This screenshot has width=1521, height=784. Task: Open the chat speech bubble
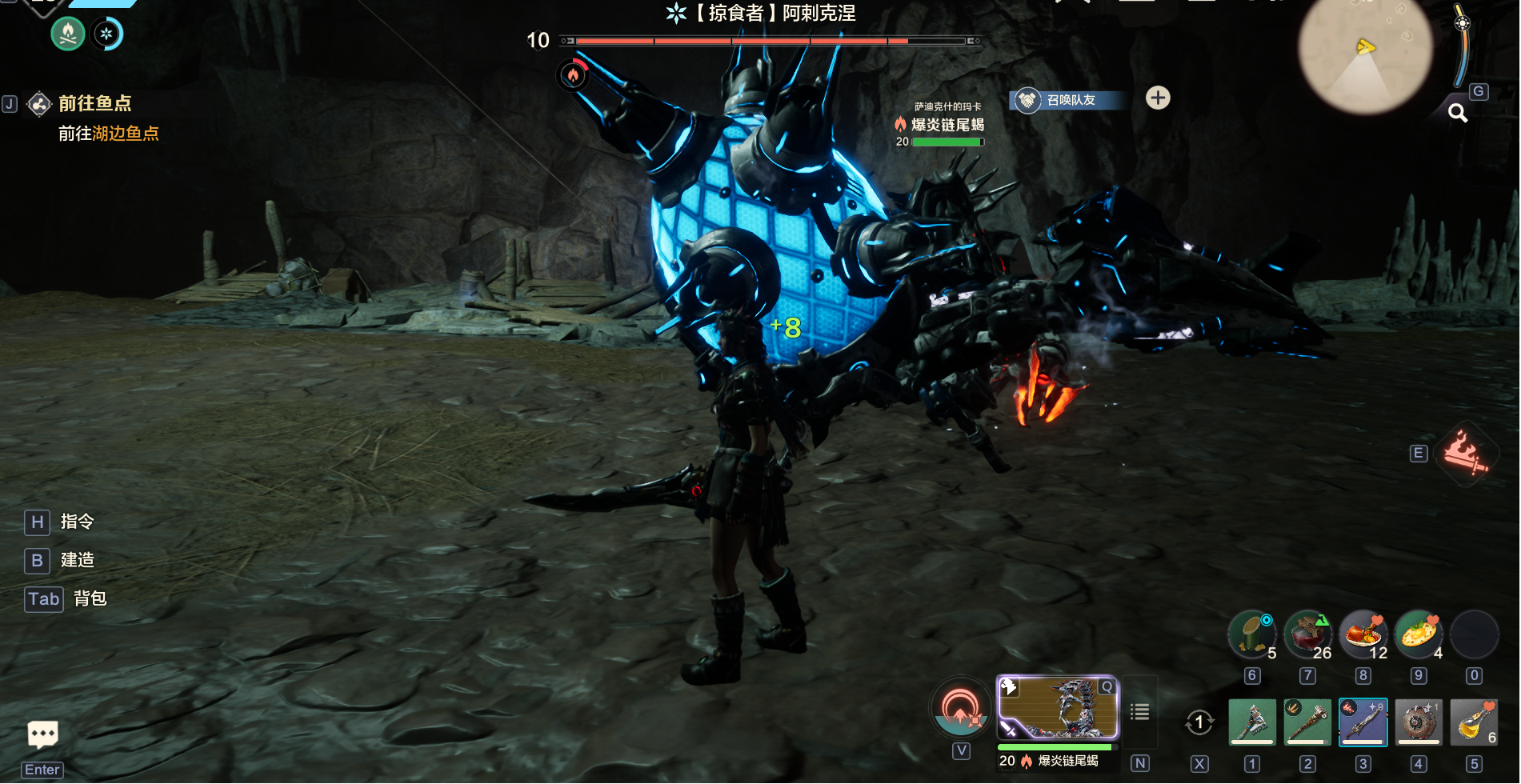[x=42, y=734]
